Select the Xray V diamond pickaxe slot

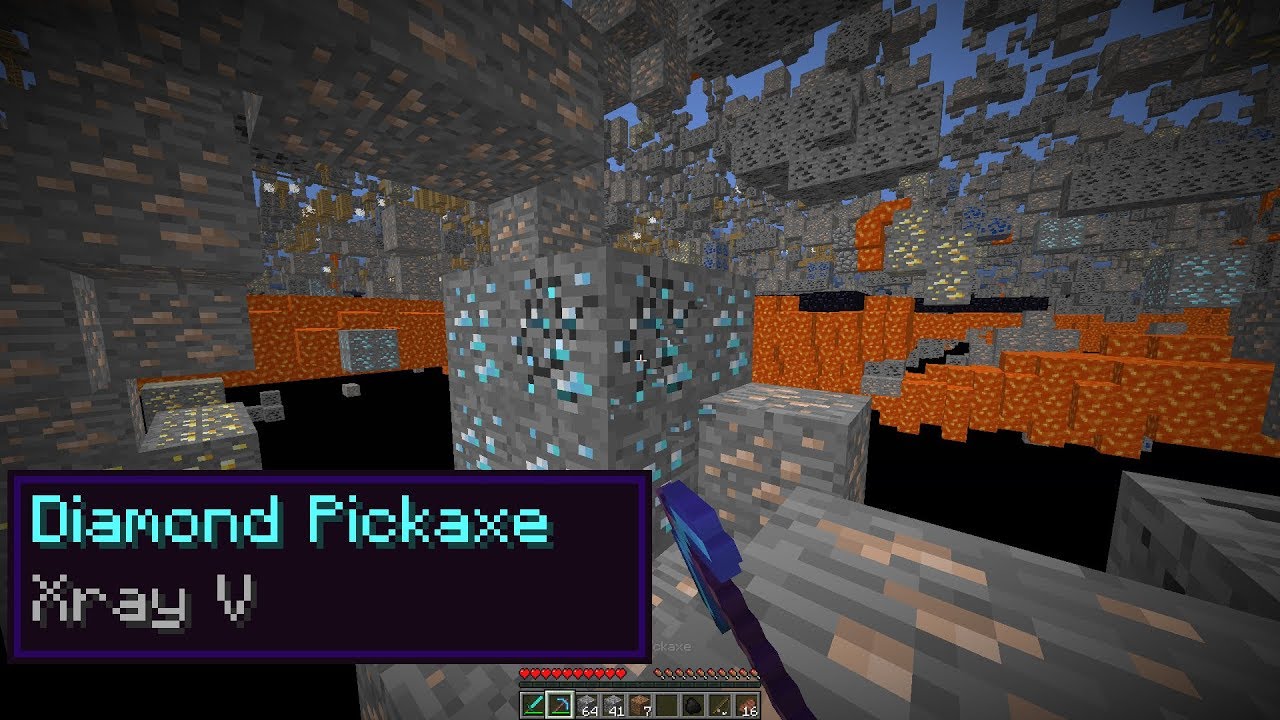560,703
